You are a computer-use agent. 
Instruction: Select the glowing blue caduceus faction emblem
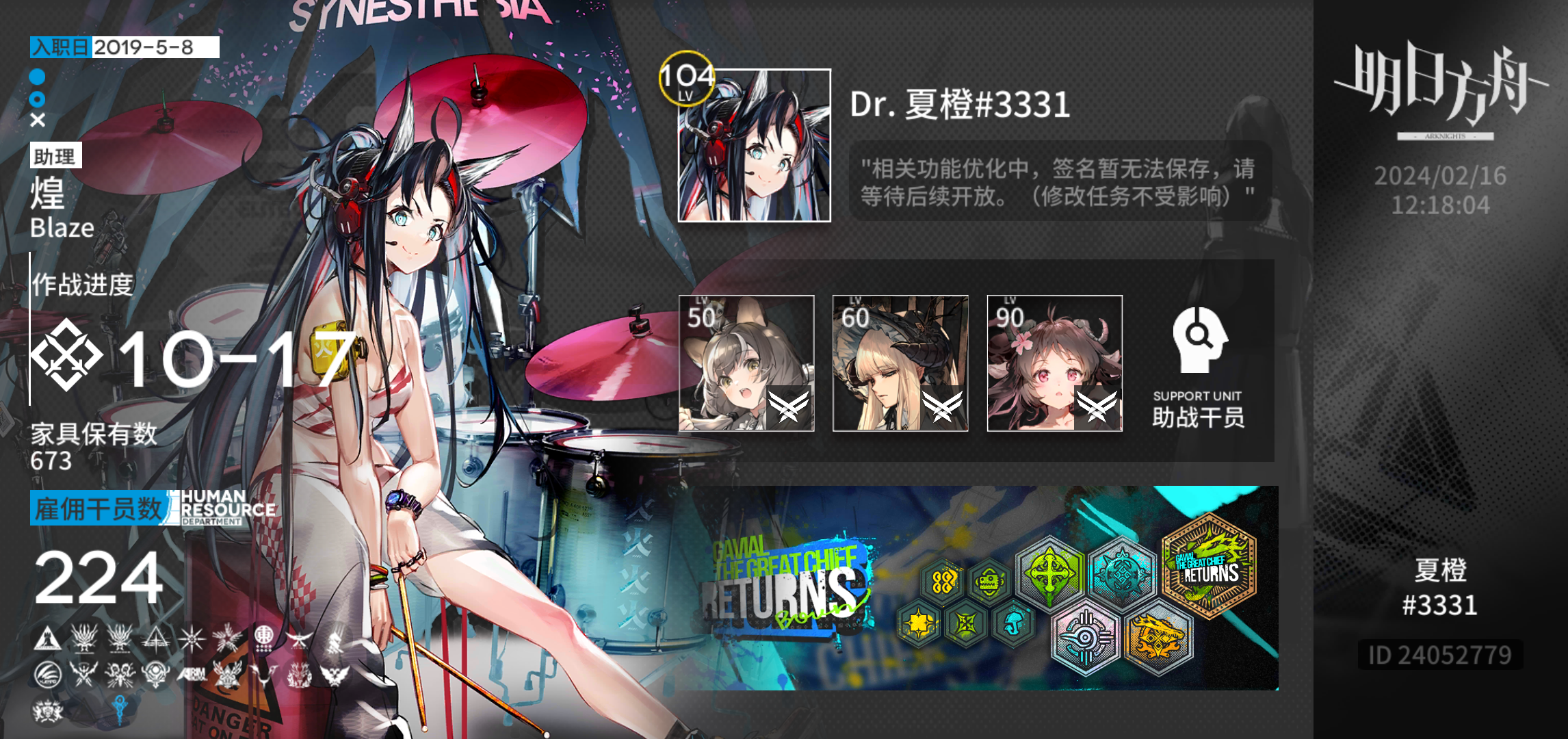120,708
